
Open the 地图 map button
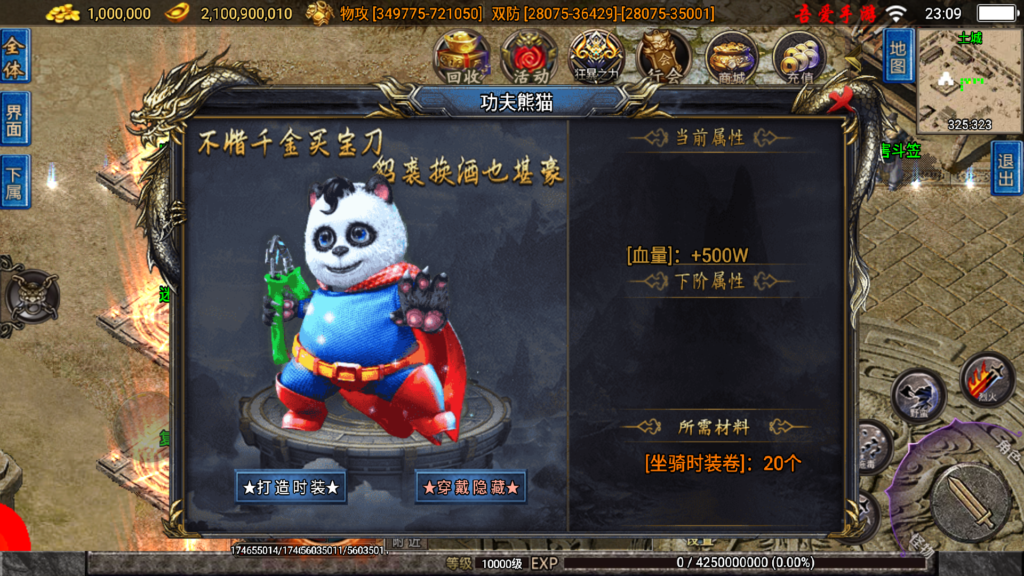(x=898, y=55)
